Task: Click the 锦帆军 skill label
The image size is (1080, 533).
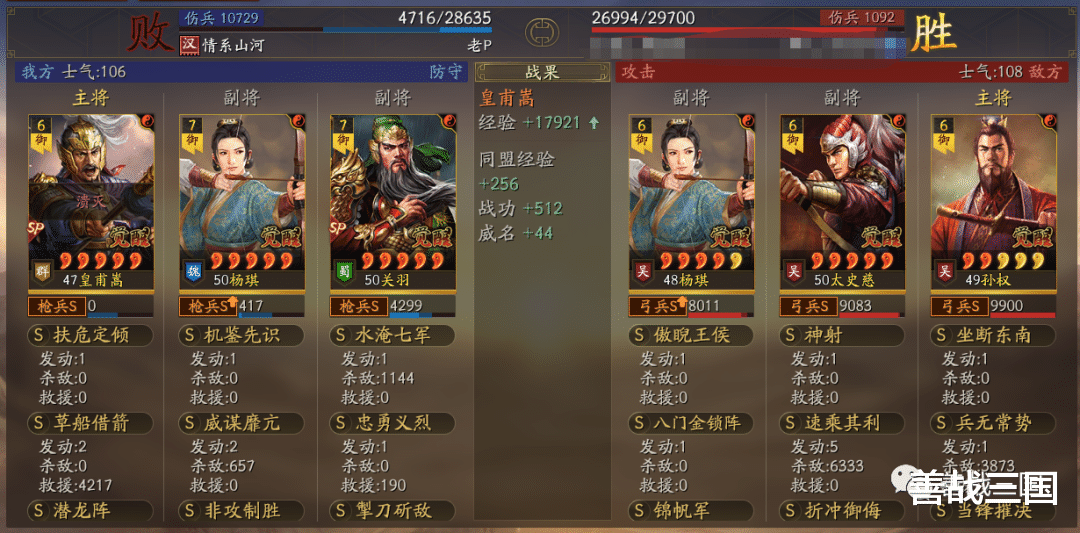Action: pyautogui.click(x=691, y=511)
